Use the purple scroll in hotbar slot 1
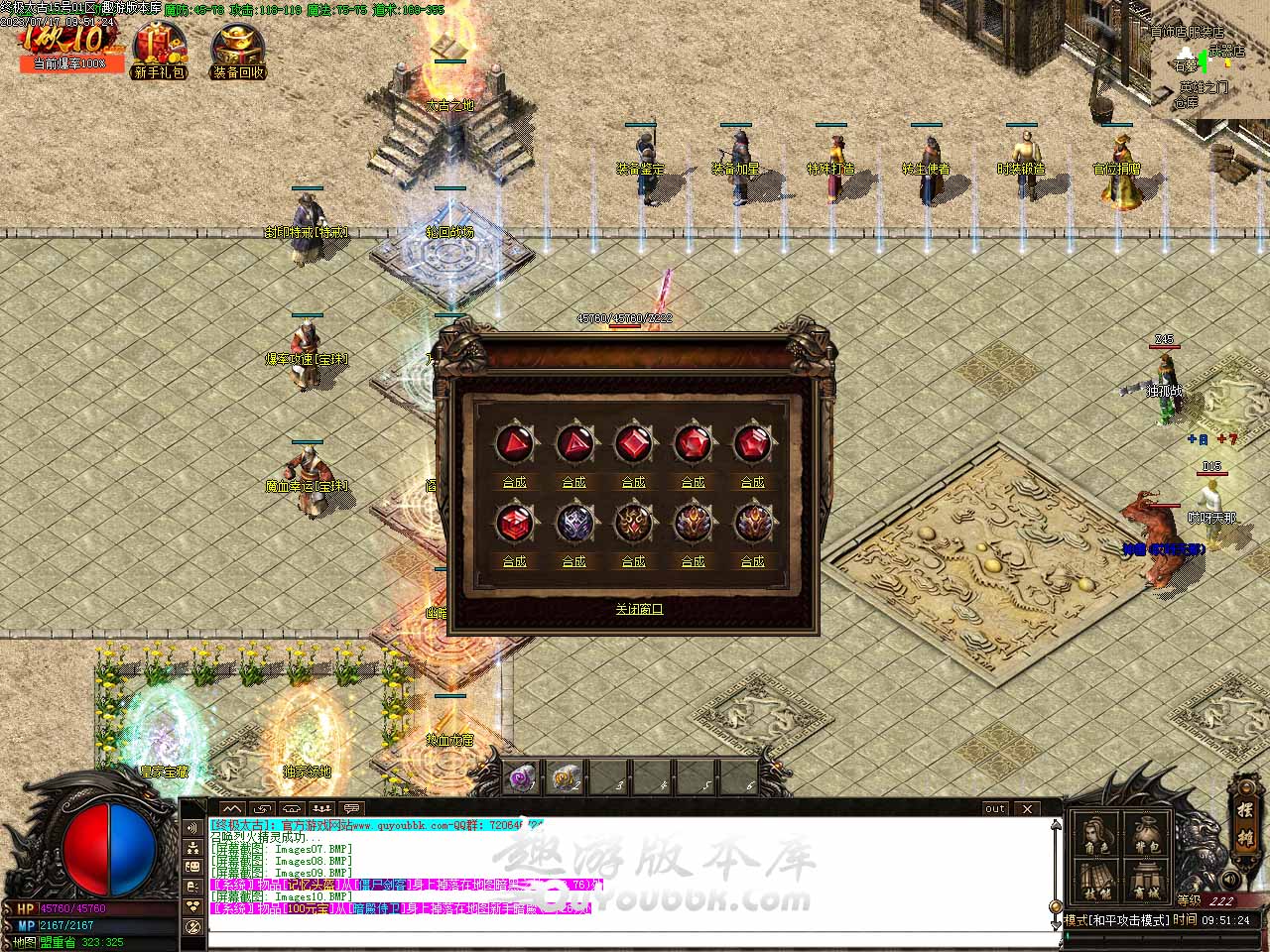This screenshot has height=952, width=1270. [x=522, y=778]
